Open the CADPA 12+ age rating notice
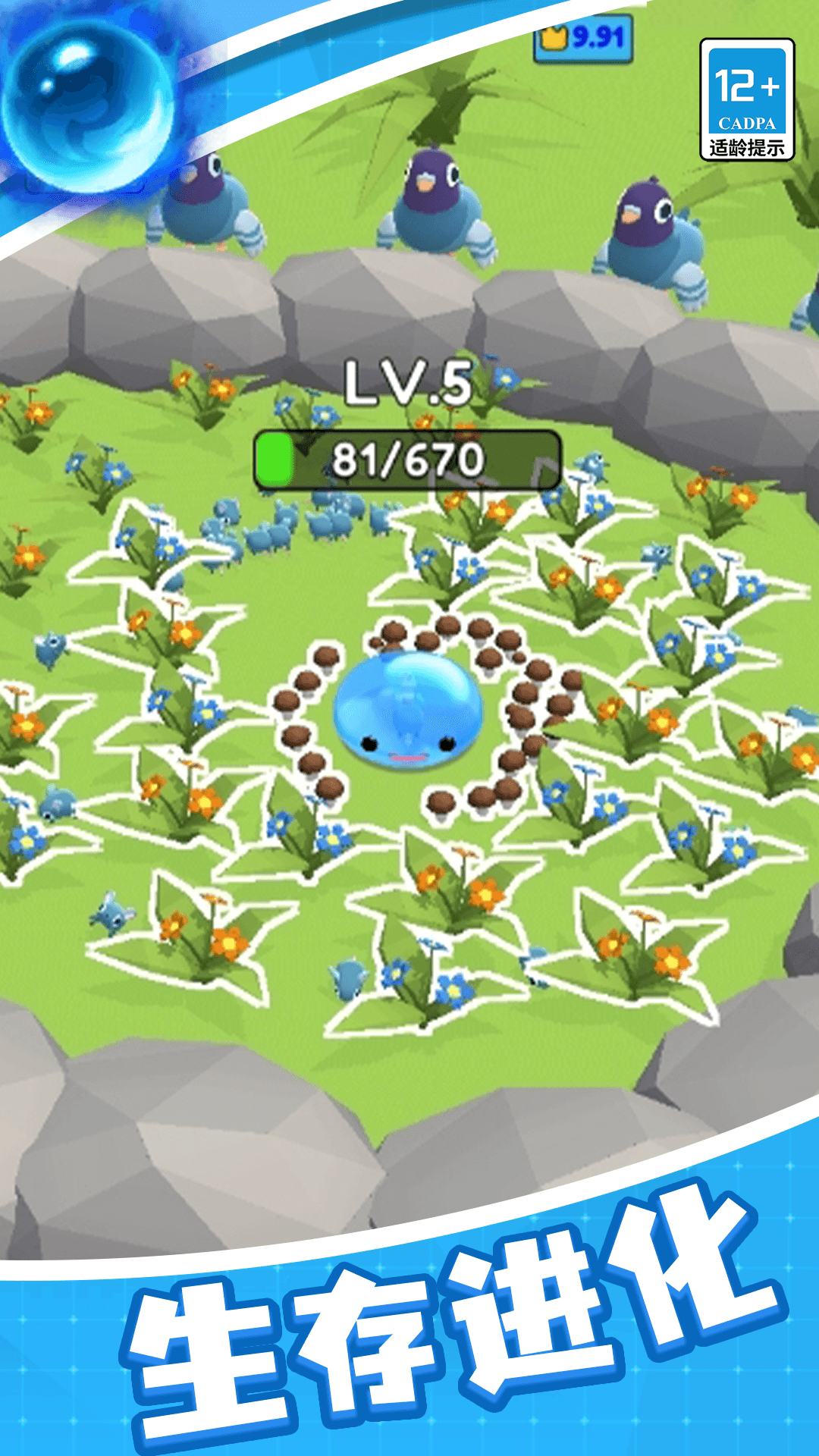 [x=746, y=100]
